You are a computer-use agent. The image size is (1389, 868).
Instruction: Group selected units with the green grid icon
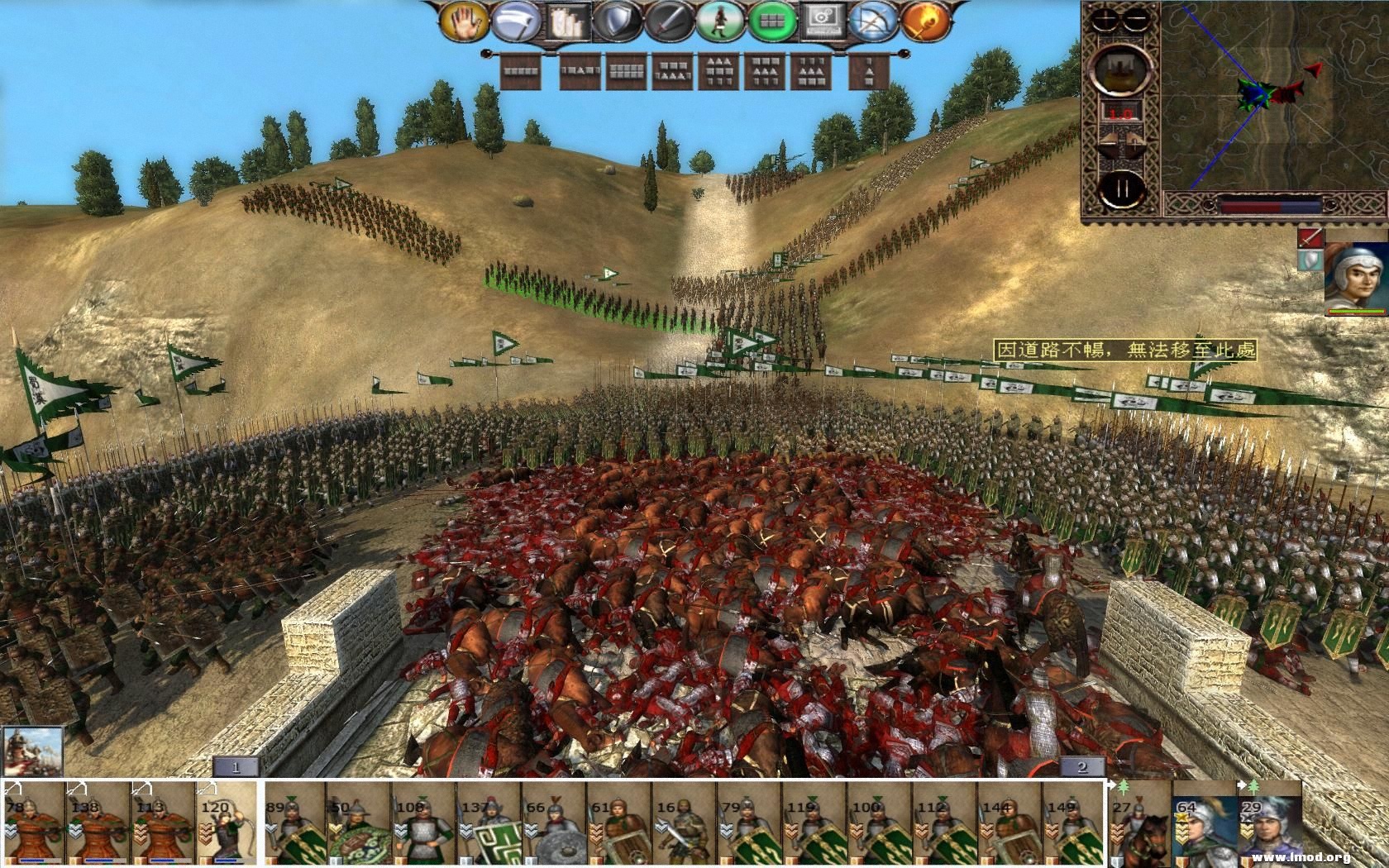771,20
